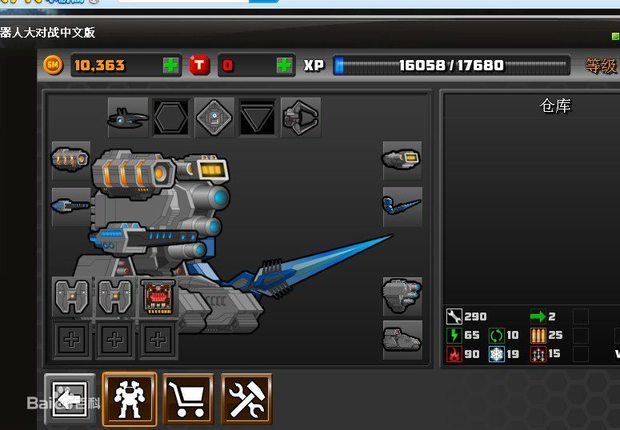Select the red monster-face chip slot
Screen dimensions: 620x430
click(159, 297)
